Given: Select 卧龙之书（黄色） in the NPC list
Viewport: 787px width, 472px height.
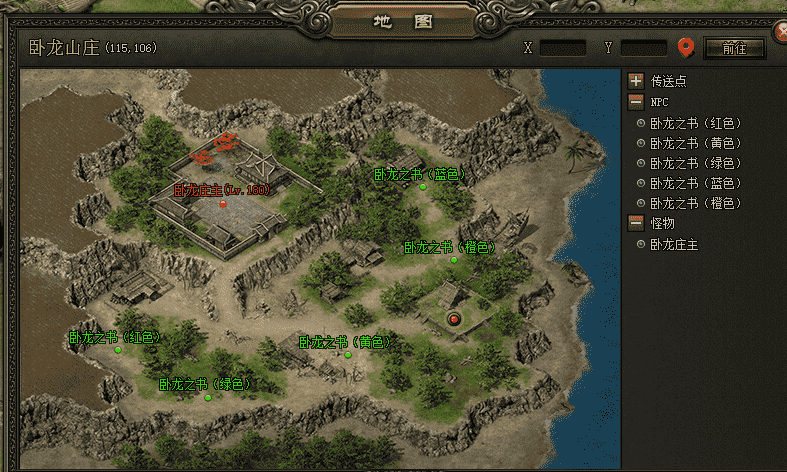Looking at the screenshot, I should click(695, 143).
